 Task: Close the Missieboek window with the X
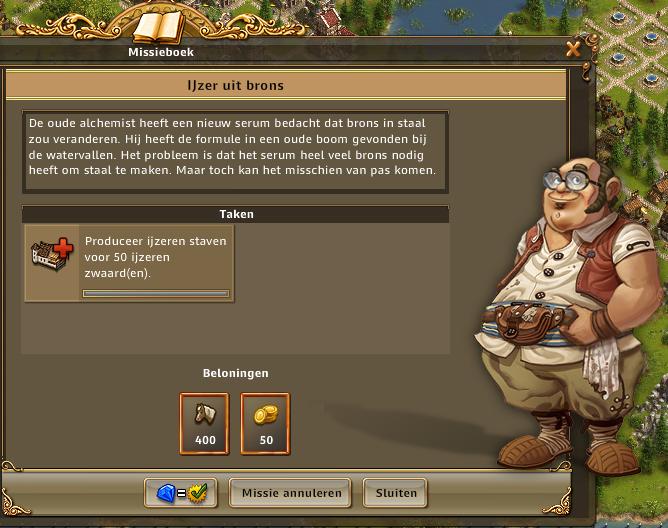[x=573, y=48]
